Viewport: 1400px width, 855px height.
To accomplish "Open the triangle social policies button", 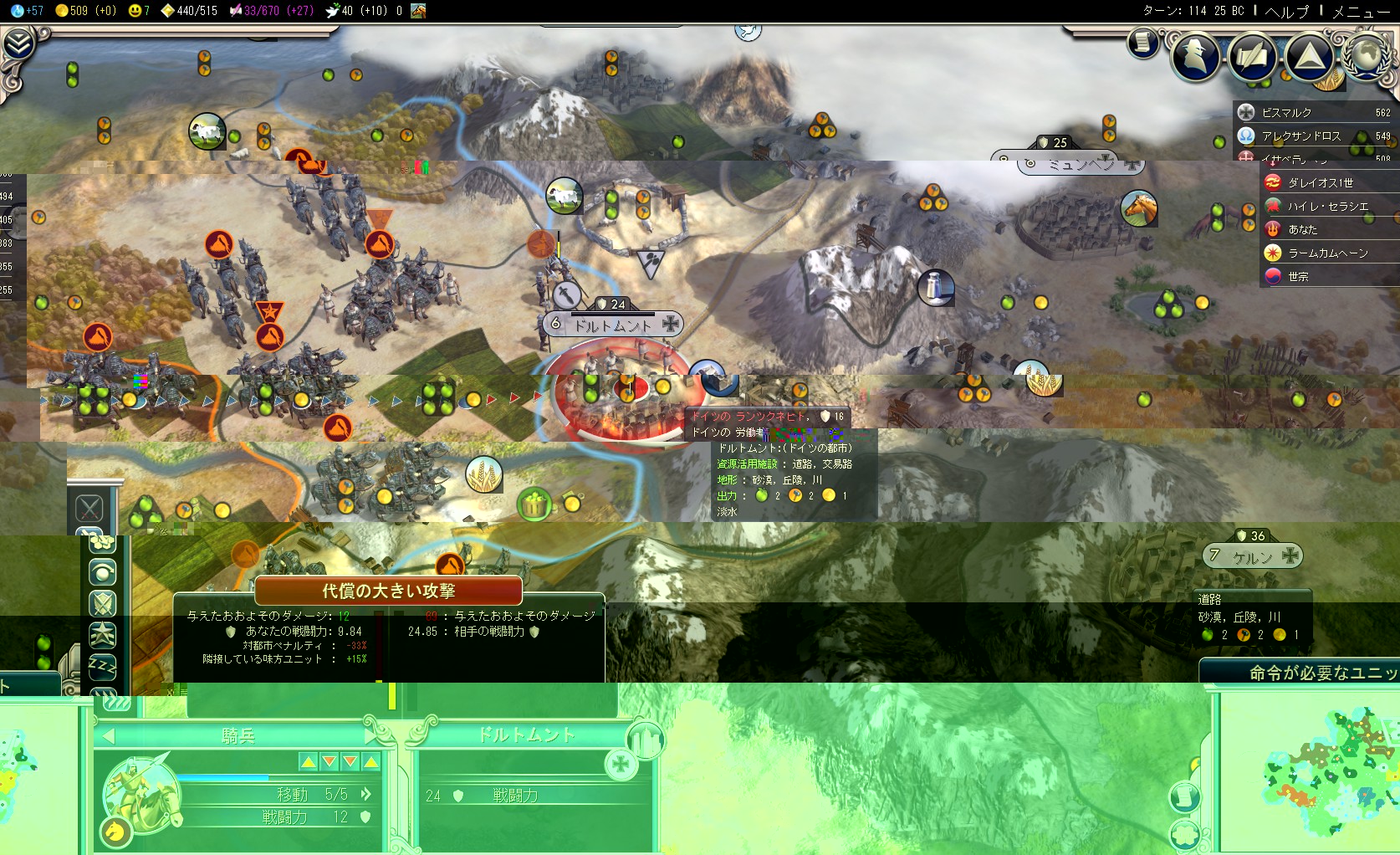I will pyautogui.click(x=1309, y=57).
